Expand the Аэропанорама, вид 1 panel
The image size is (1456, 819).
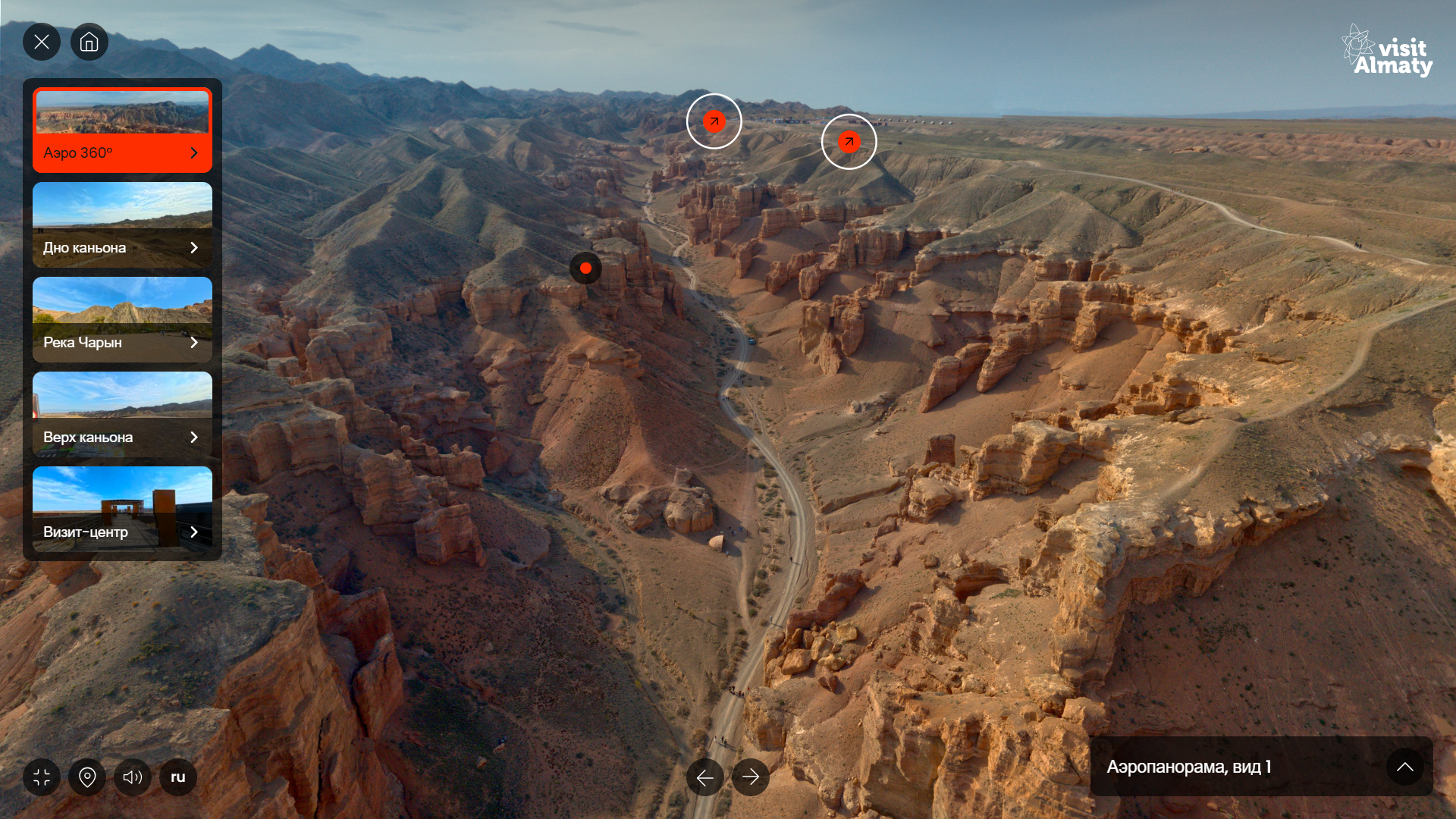pos(1404,767)
